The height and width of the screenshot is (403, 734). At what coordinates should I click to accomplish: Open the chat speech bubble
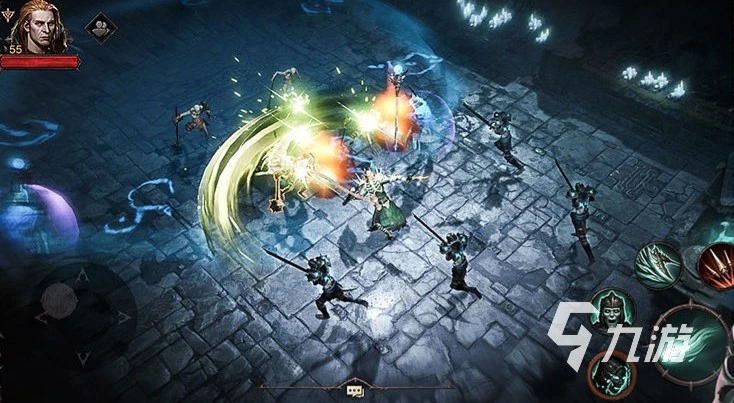354,390
